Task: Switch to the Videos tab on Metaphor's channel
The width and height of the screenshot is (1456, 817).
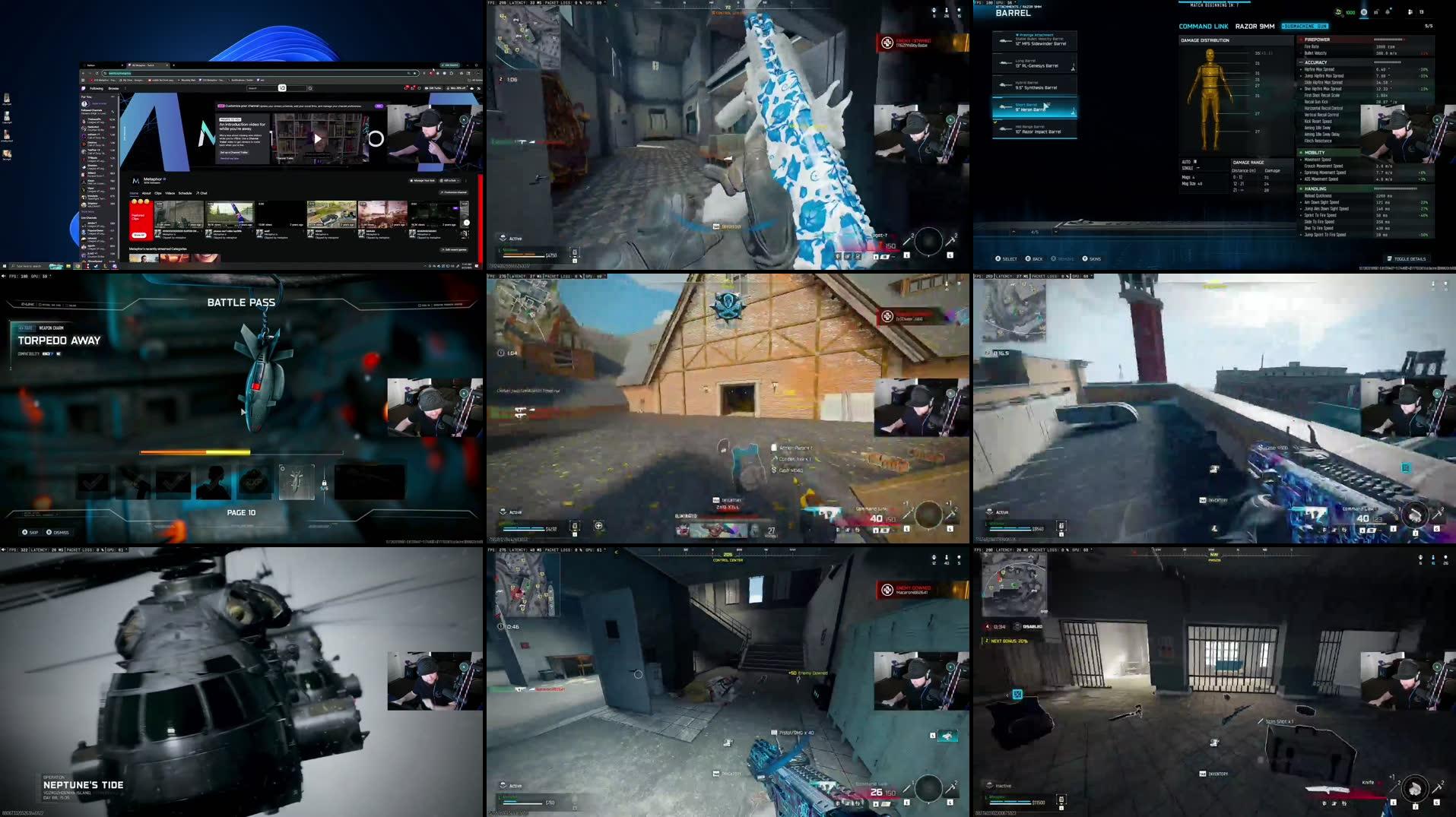Action: point(170,193)
